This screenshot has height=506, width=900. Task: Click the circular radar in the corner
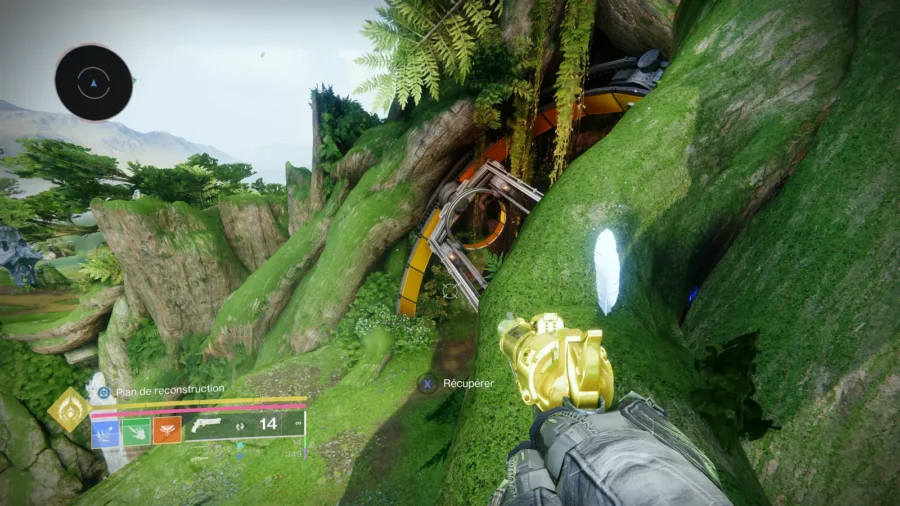(x=94, y=83)
